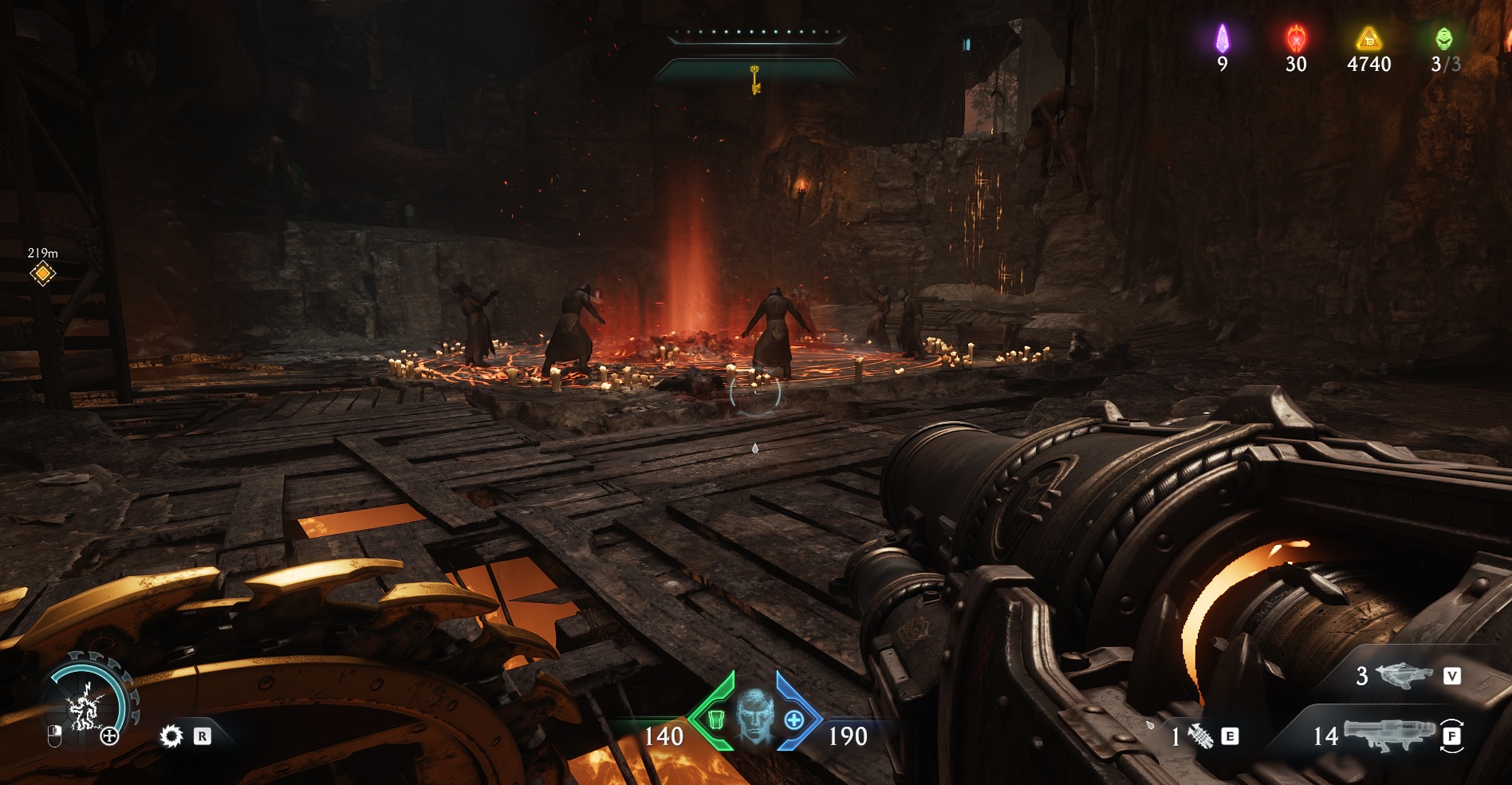Viewport: 1512px width, 785px height.
Task: Select the Slayer face portrait
Action: point(754,718)
